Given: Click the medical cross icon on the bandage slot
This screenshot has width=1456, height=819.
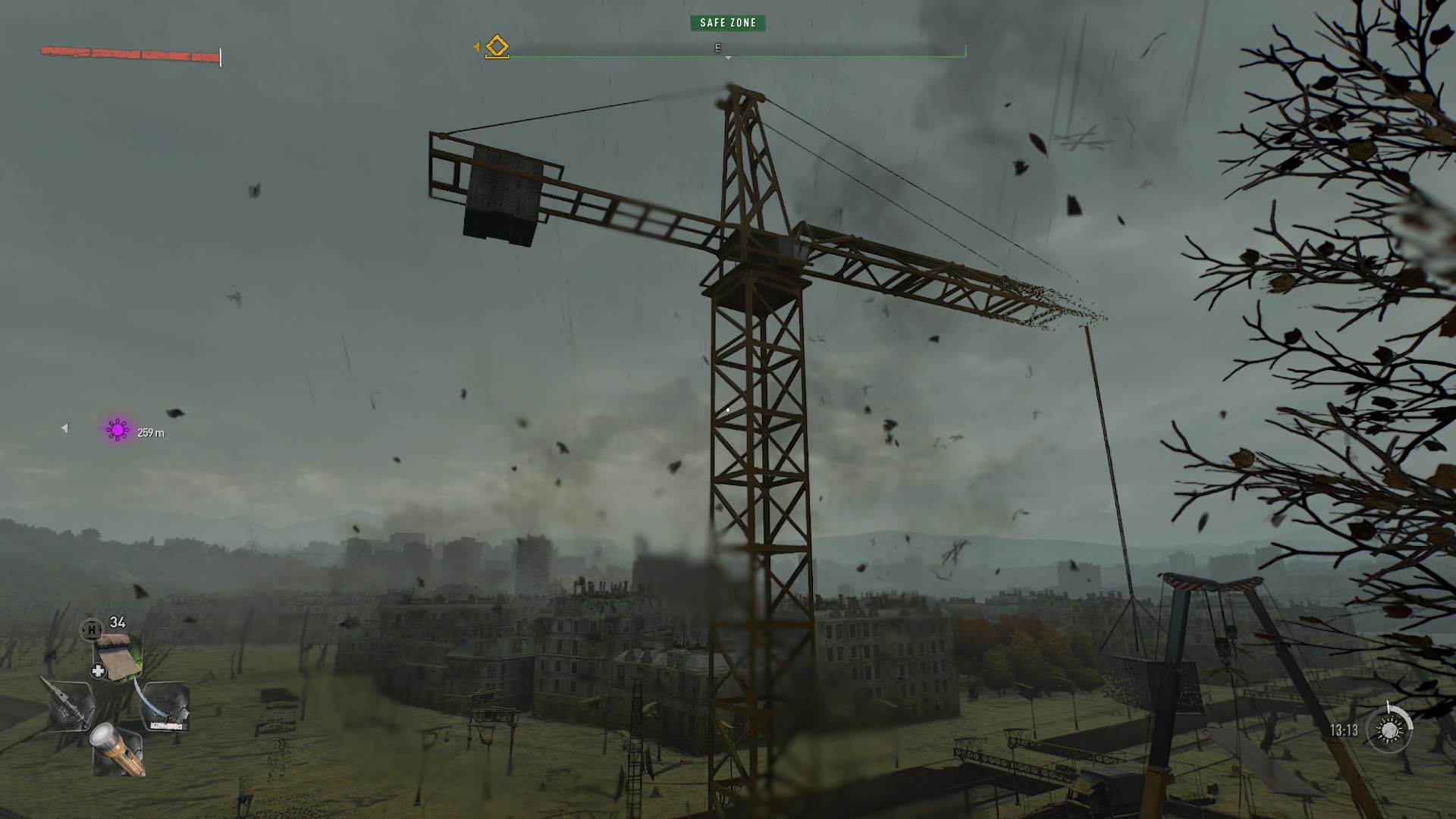Looking at the screenshot, I should [98, 670].
